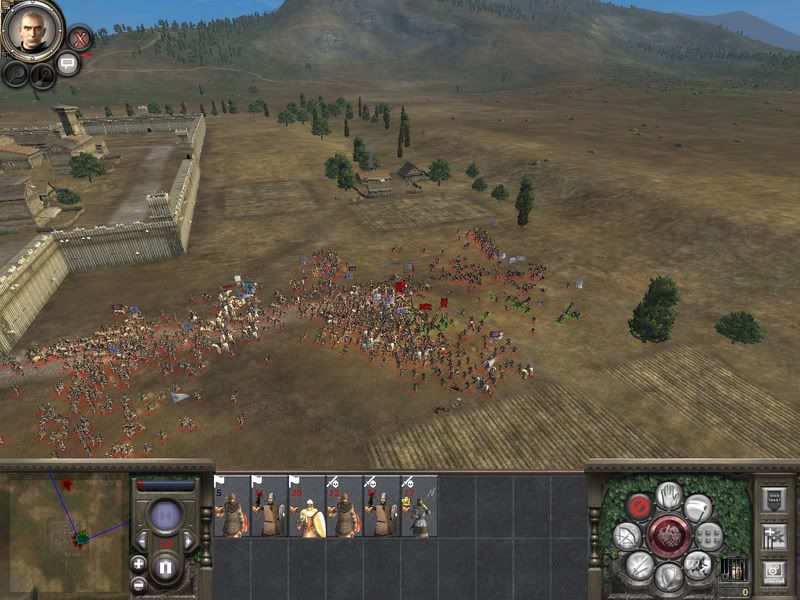Viewport: 800px width, 600px height.
Task: Toggle the running men button
Action: pyautogui.click(x=697, y=565)
